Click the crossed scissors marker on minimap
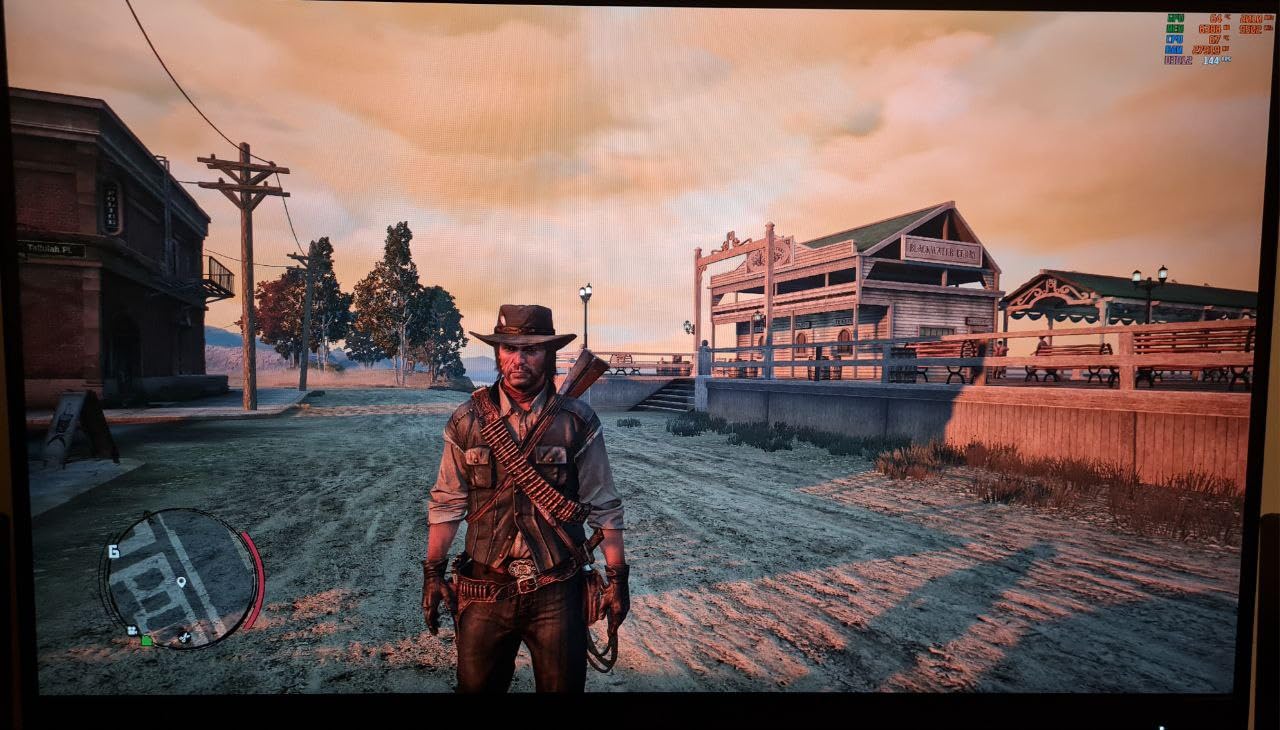This screenshot has height=730, width=1280. [184, 637]
